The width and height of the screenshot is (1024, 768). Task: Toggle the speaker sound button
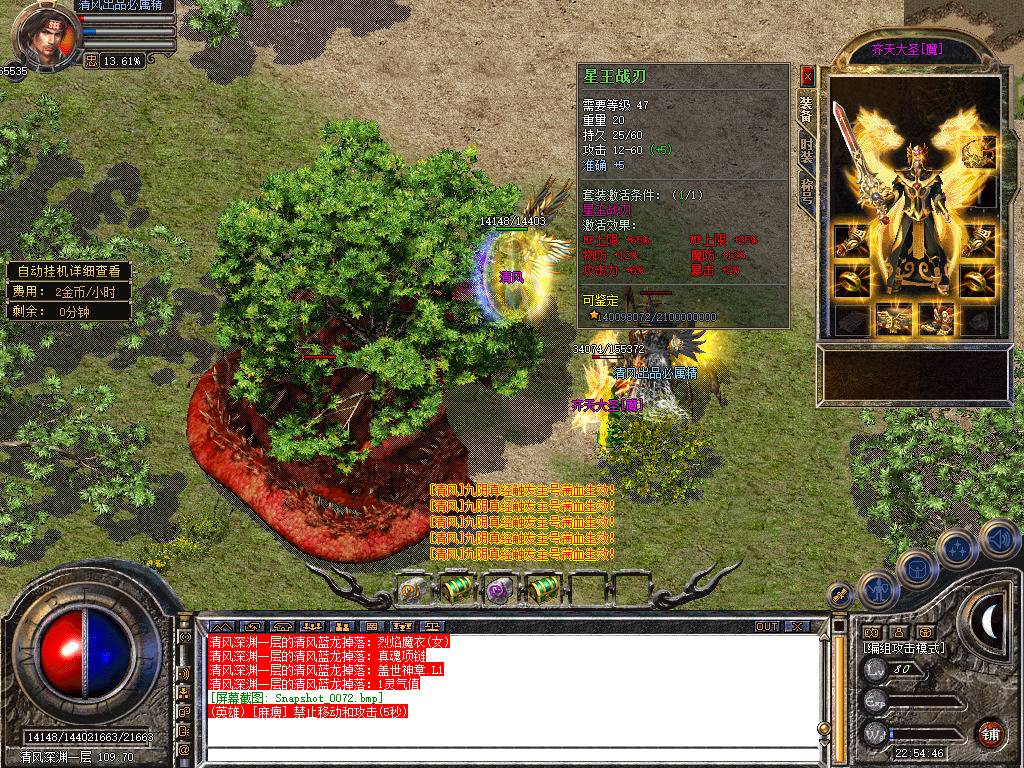pos(998,540)
